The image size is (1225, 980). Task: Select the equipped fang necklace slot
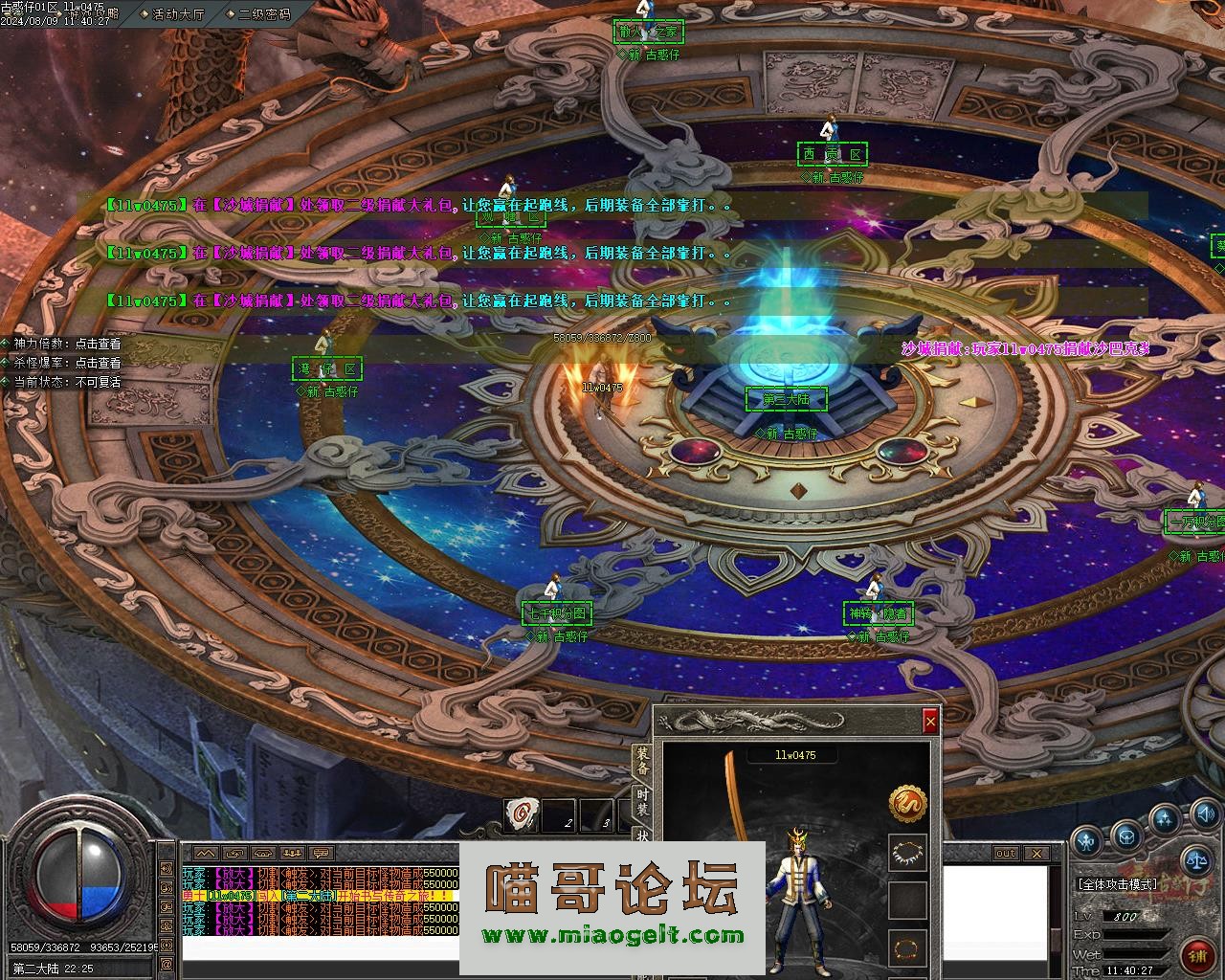click(x=907, y=852)
